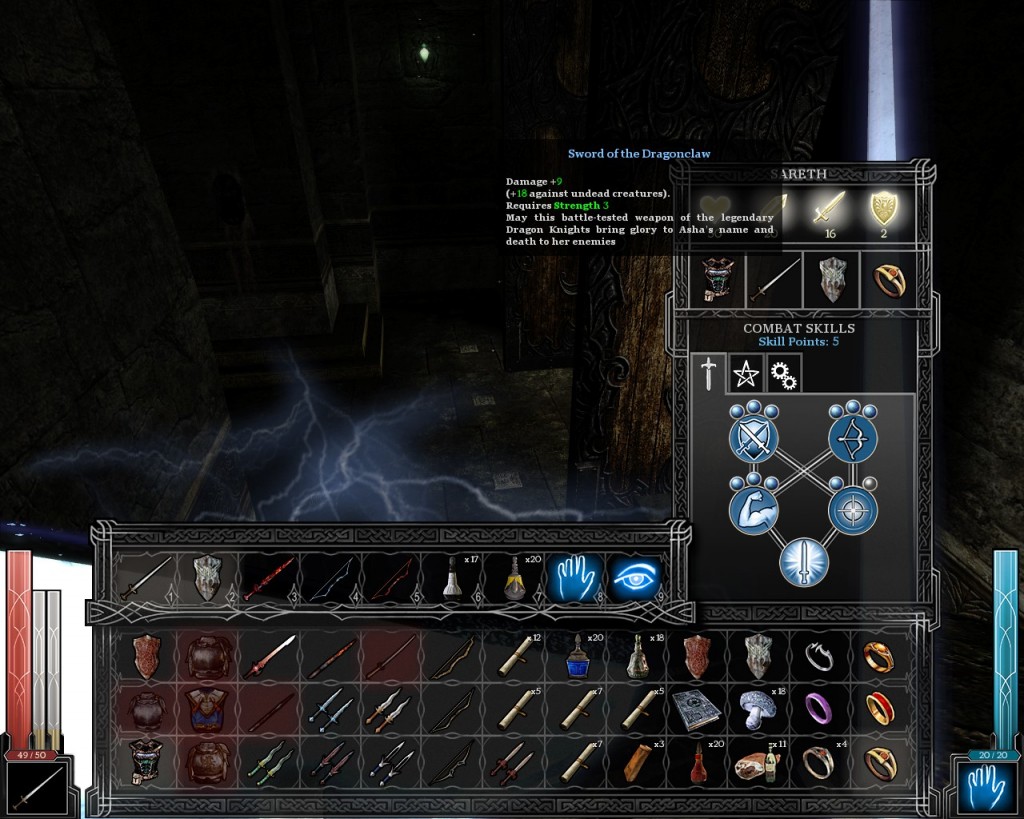Screen dimensions: 1024x819
Task: Select the hotbar potion with x20 count
Action: (511, 579)
